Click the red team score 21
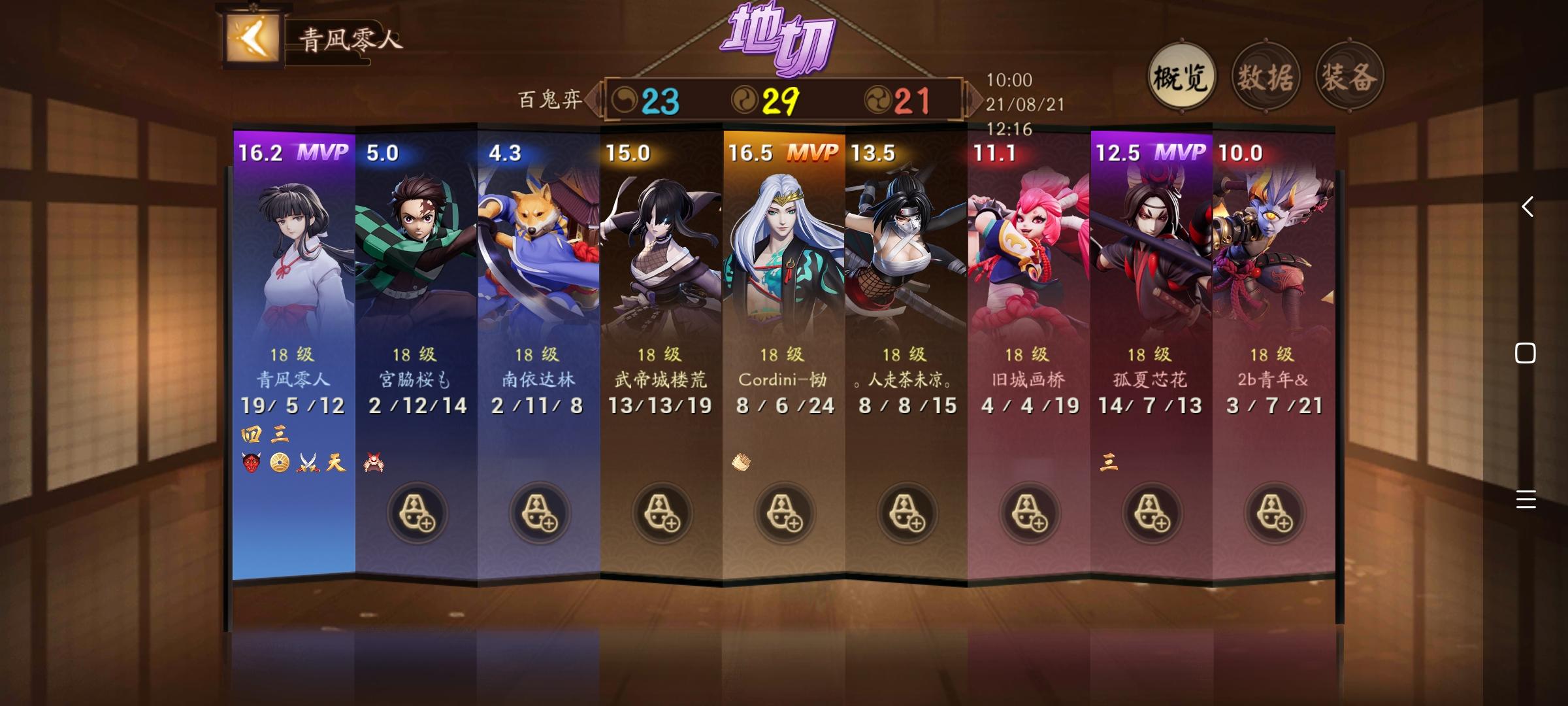The height and width of the screenshot is (706, 1568). click(x=914, y=99)
